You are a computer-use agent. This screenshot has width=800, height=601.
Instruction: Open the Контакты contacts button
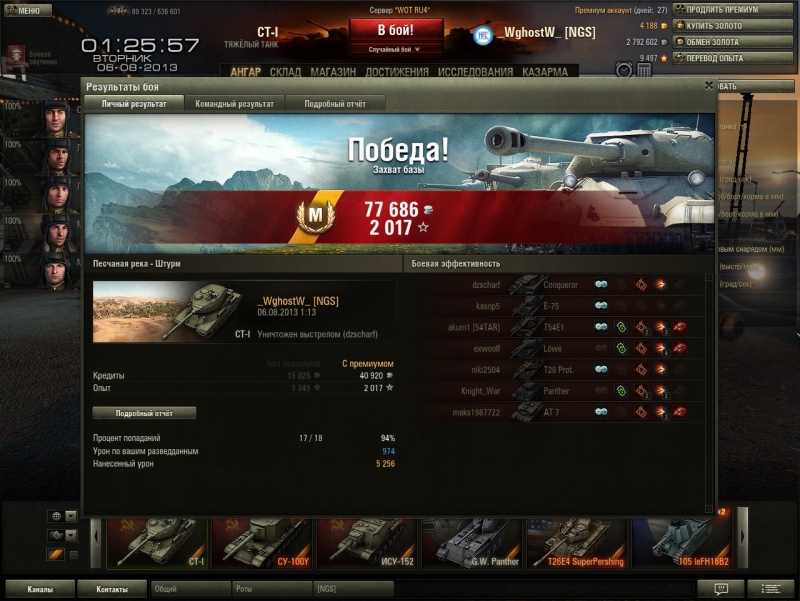pos(111,589)
